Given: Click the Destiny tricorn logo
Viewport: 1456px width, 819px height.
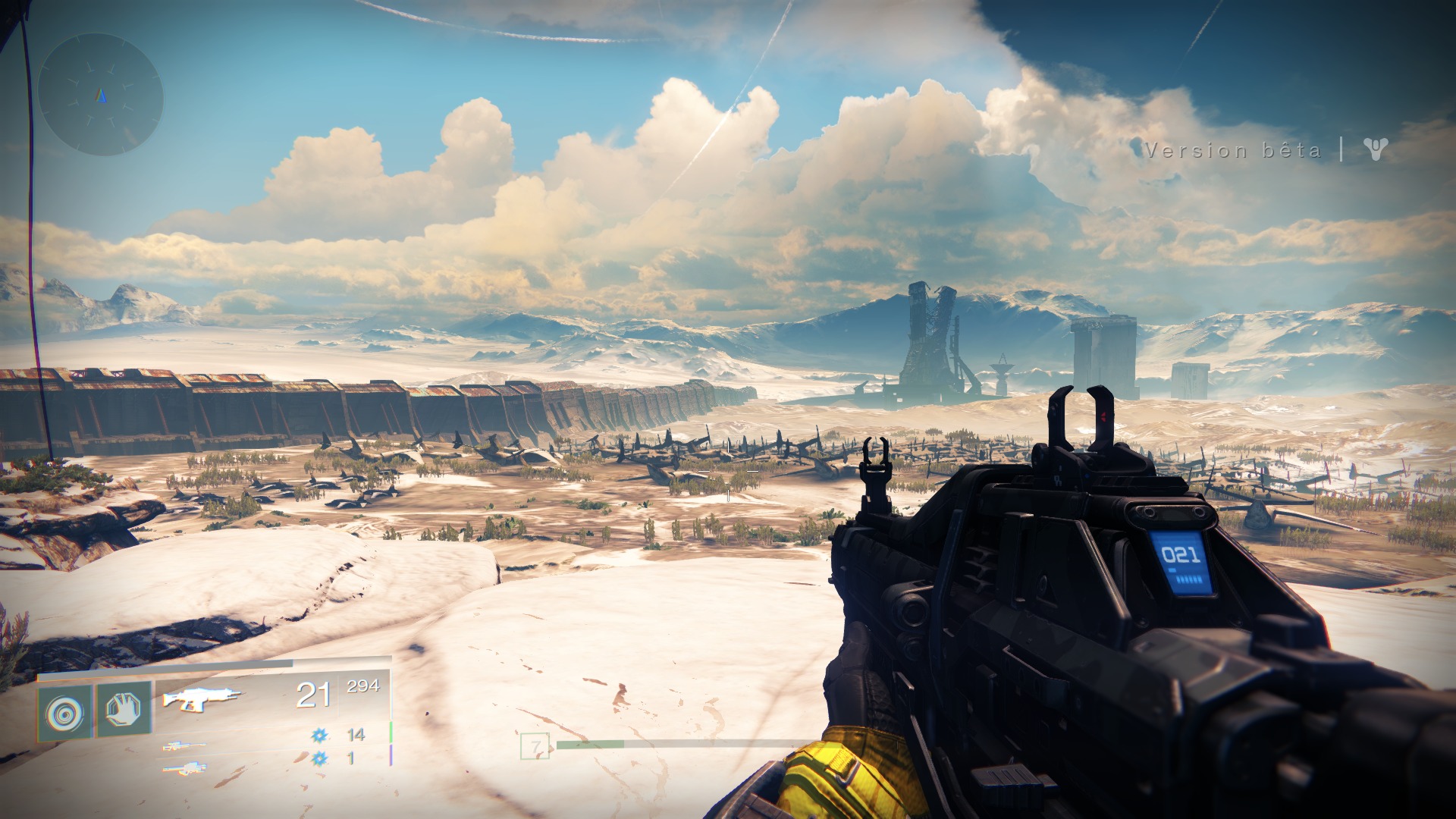Looking at the screenshot, I should [x=1375, y=149].
